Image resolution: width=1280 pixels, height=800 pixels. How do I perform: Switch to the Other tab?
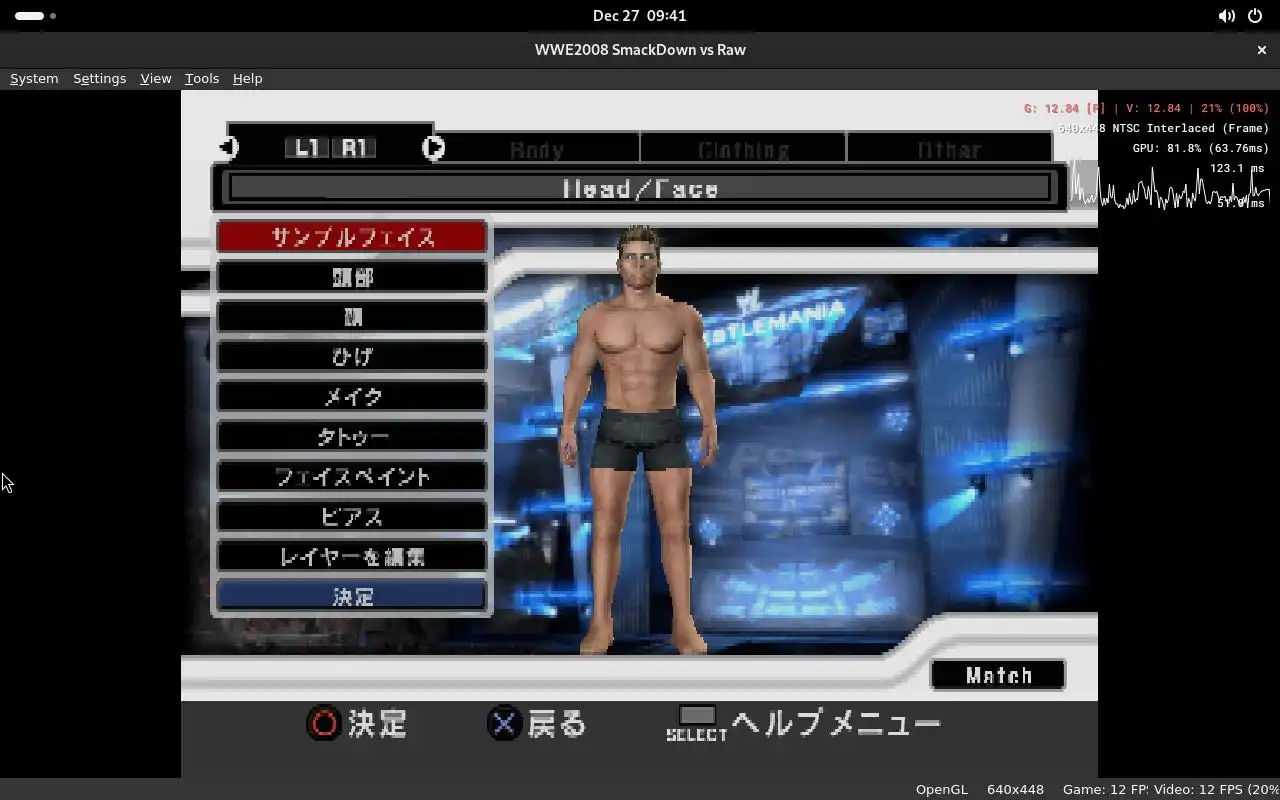click(x=949, y=150)
